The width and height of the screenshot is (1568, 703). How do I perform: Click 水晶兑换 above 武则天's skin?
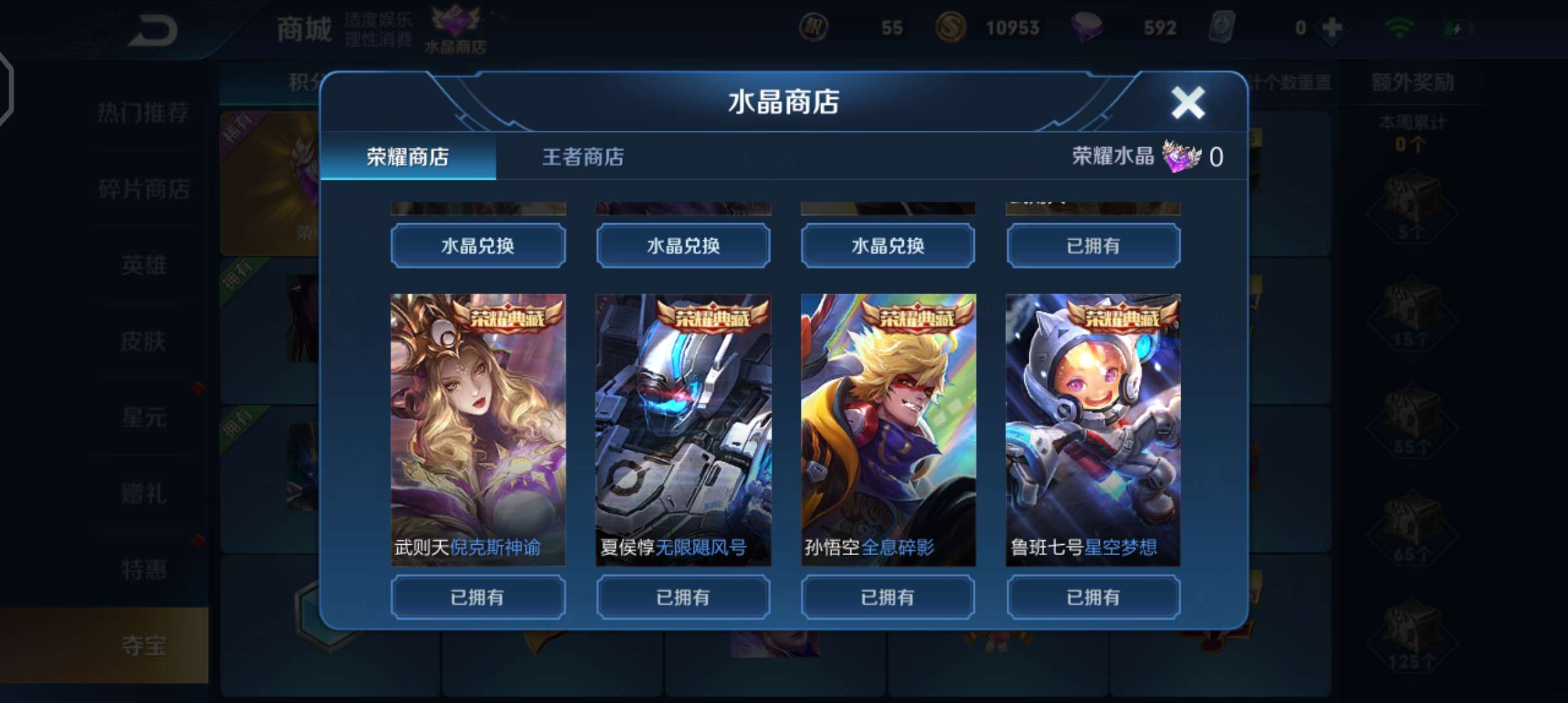[477, 245]
